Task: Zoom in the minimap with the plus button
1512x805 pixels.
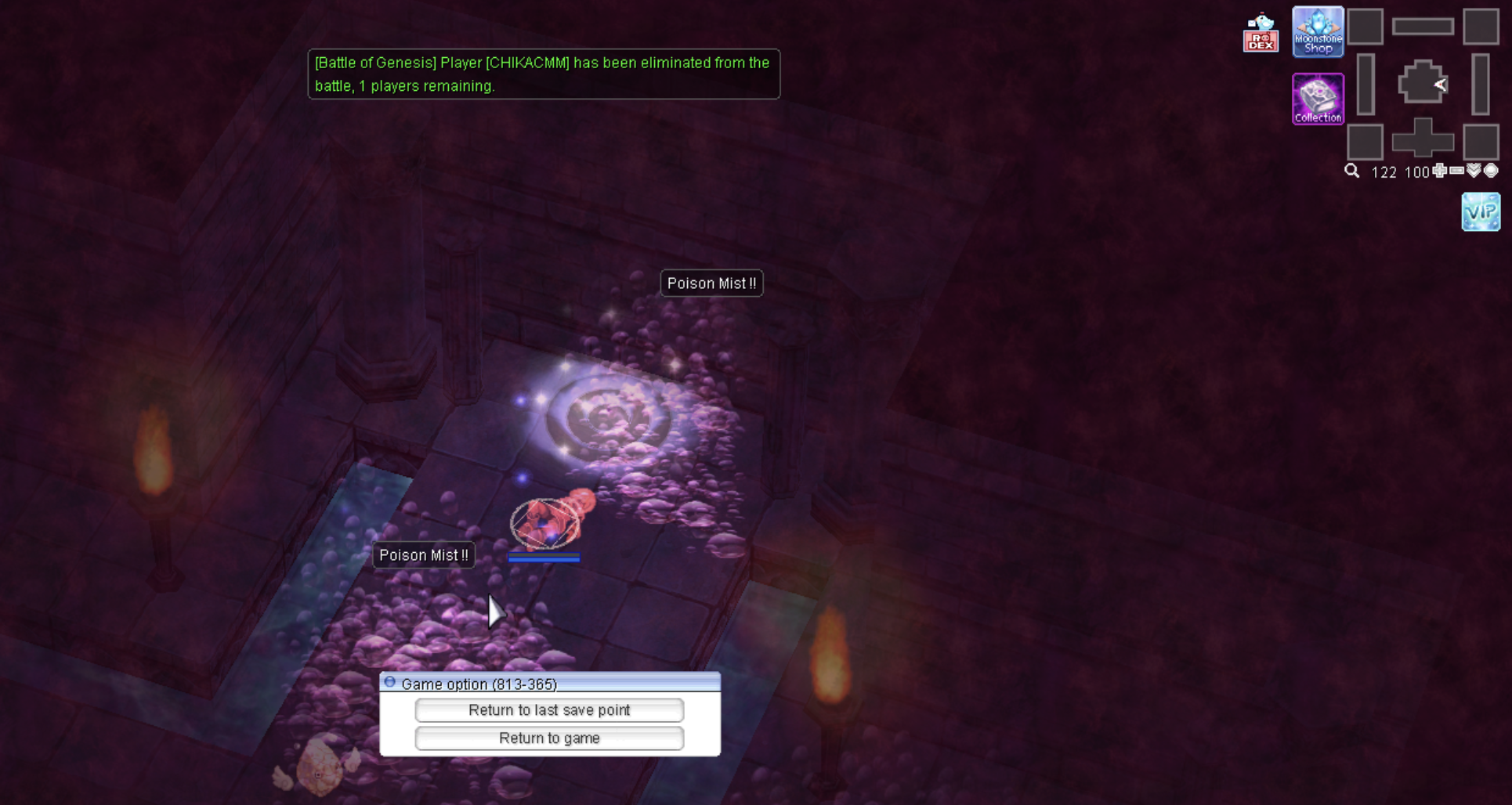Action: 1440,171
